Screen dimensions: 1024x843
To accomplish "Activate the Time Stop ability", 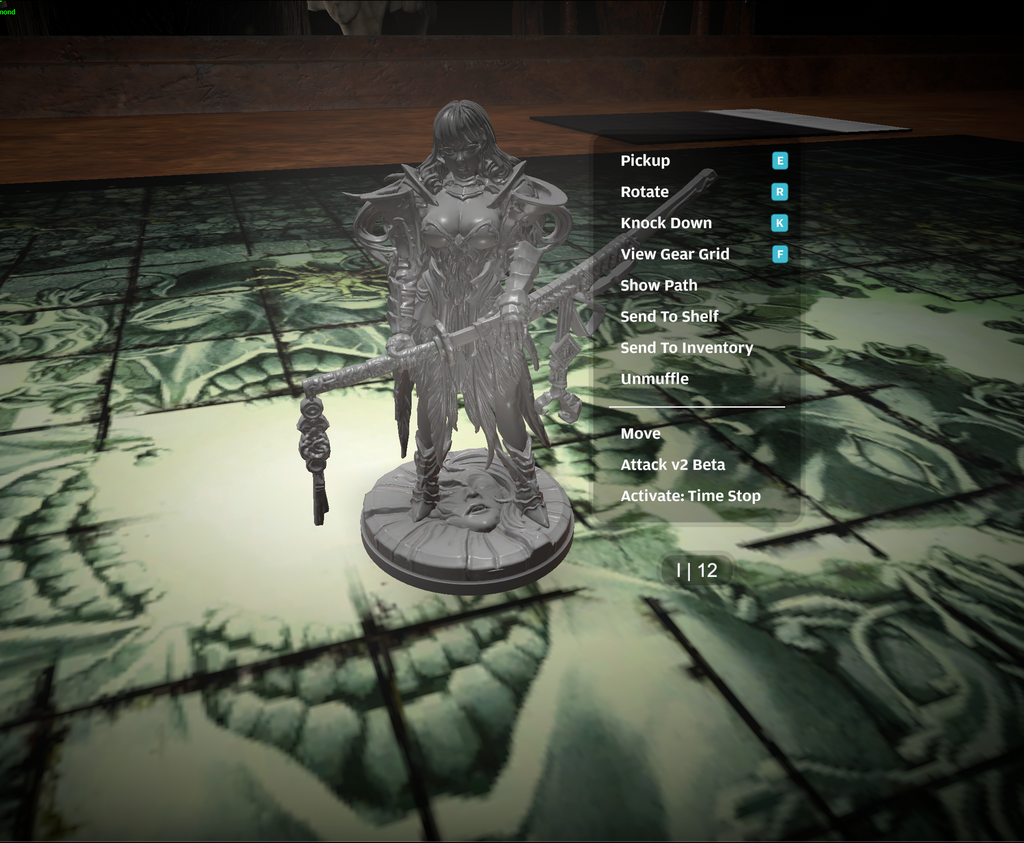I will (x=690, y=496).
